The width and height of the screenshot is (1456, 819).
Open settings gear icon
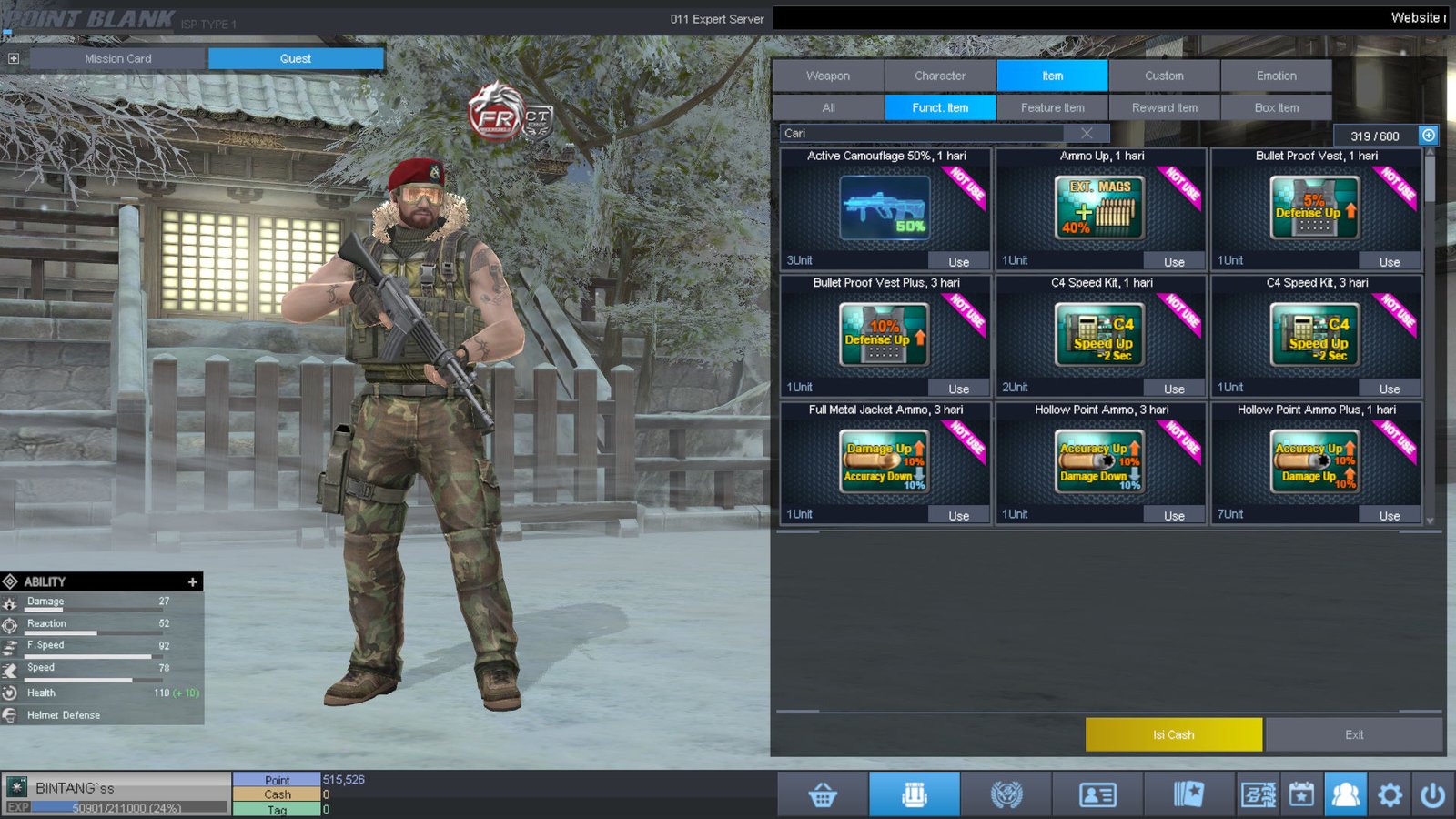[x=1390, y=795]
